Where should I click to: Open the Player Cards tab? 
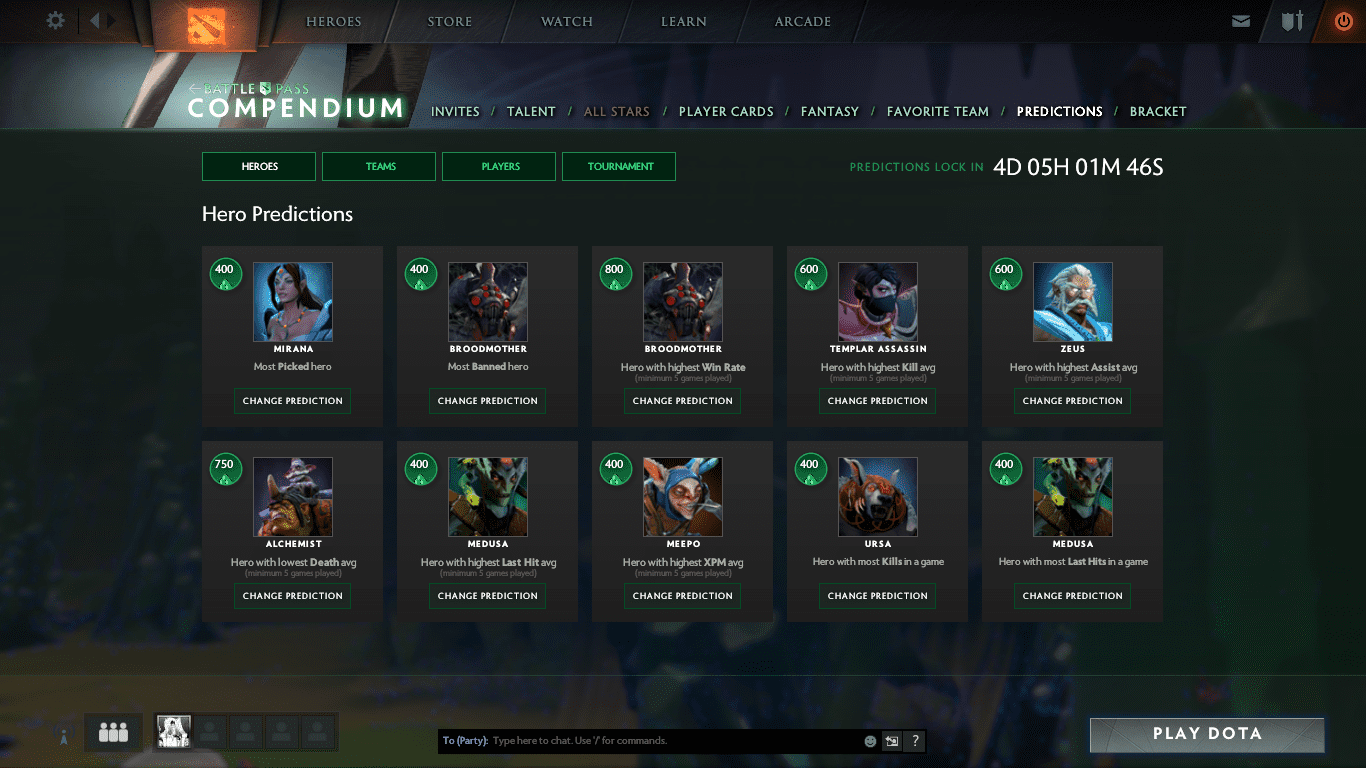click(726, 112)
